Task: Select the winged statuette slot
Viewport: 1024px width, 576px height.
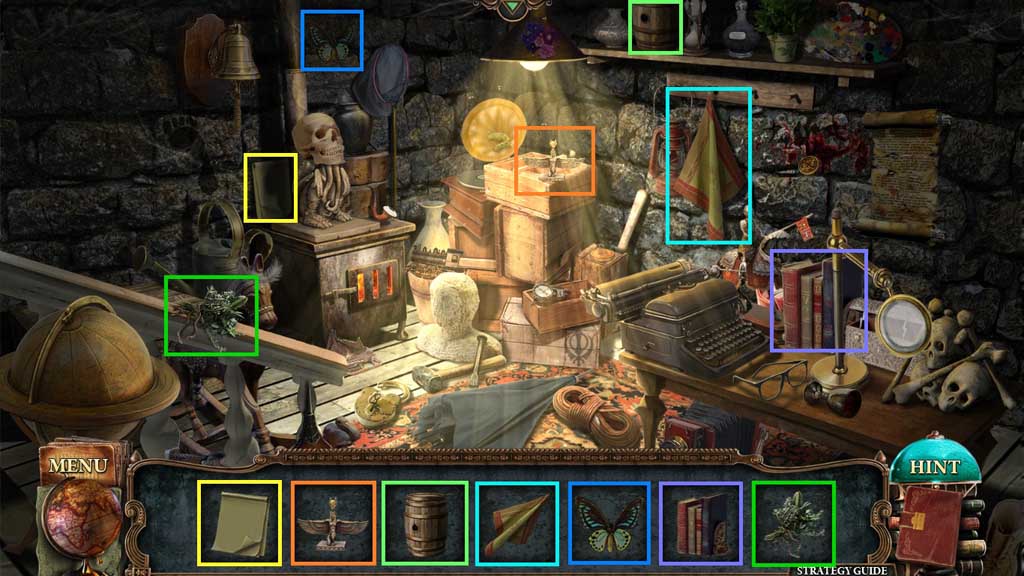Action: tap(333, 523)
